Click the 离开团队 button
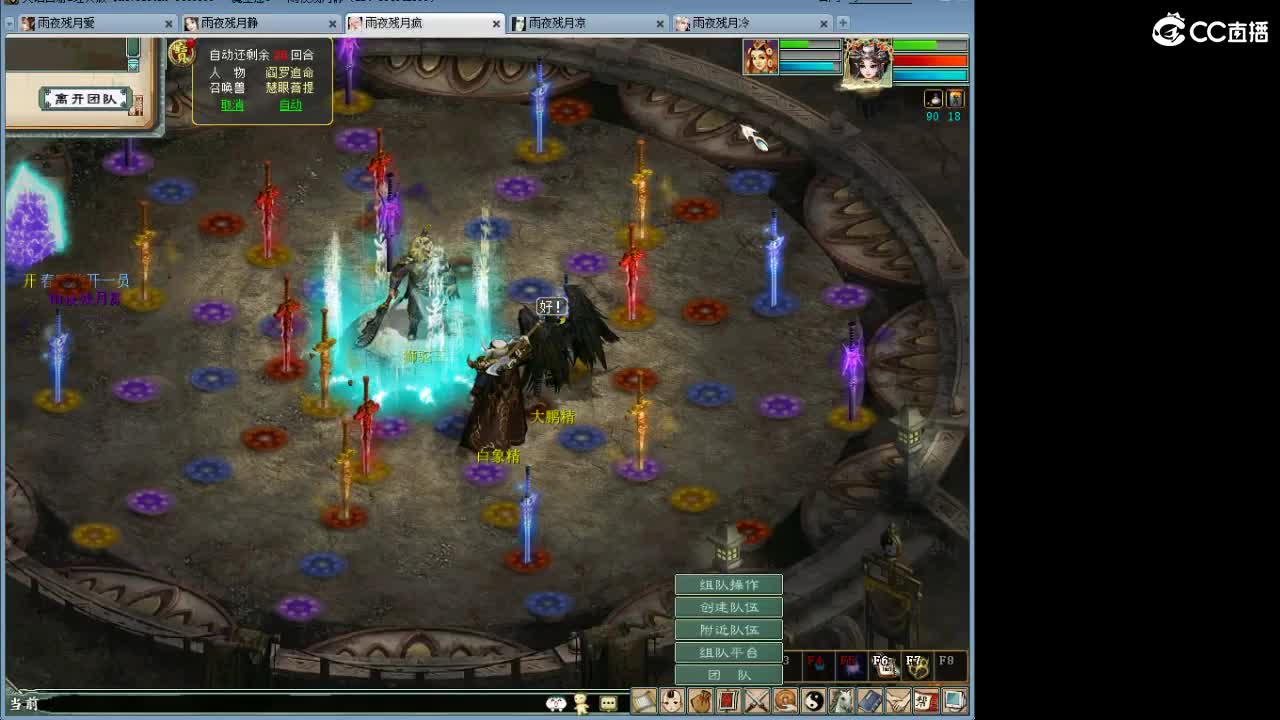Viewport: 1280px width, 720px height. (x=83, y=98)
